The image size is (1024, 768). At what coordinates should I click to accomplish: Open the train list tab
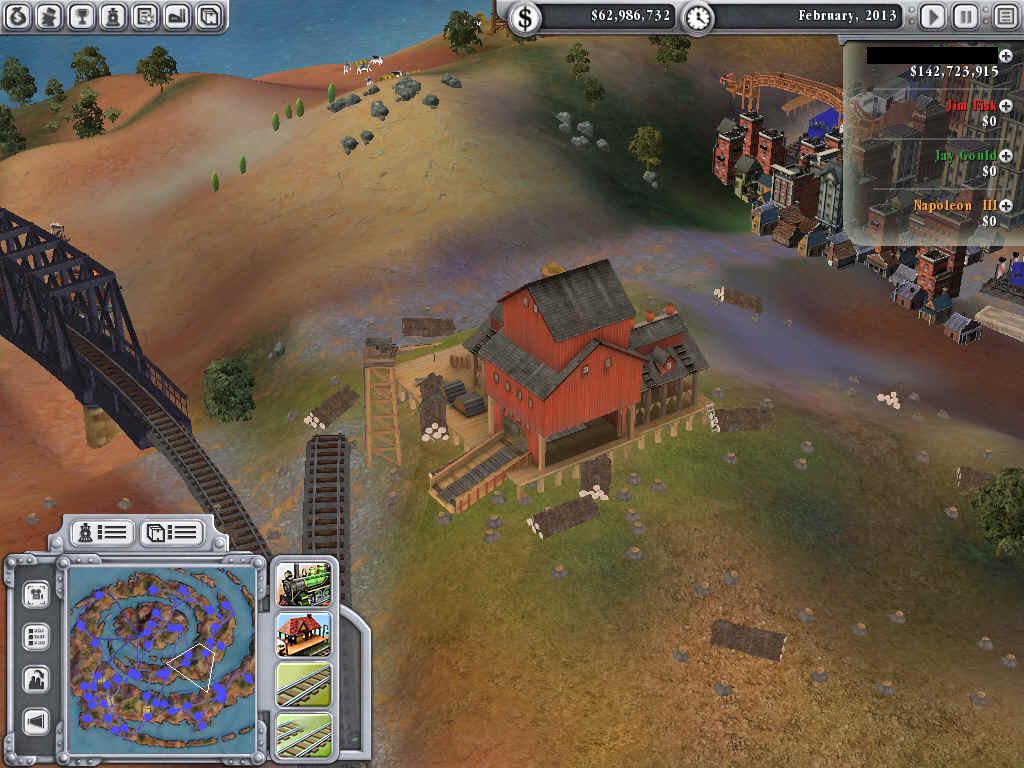point(99,533)
